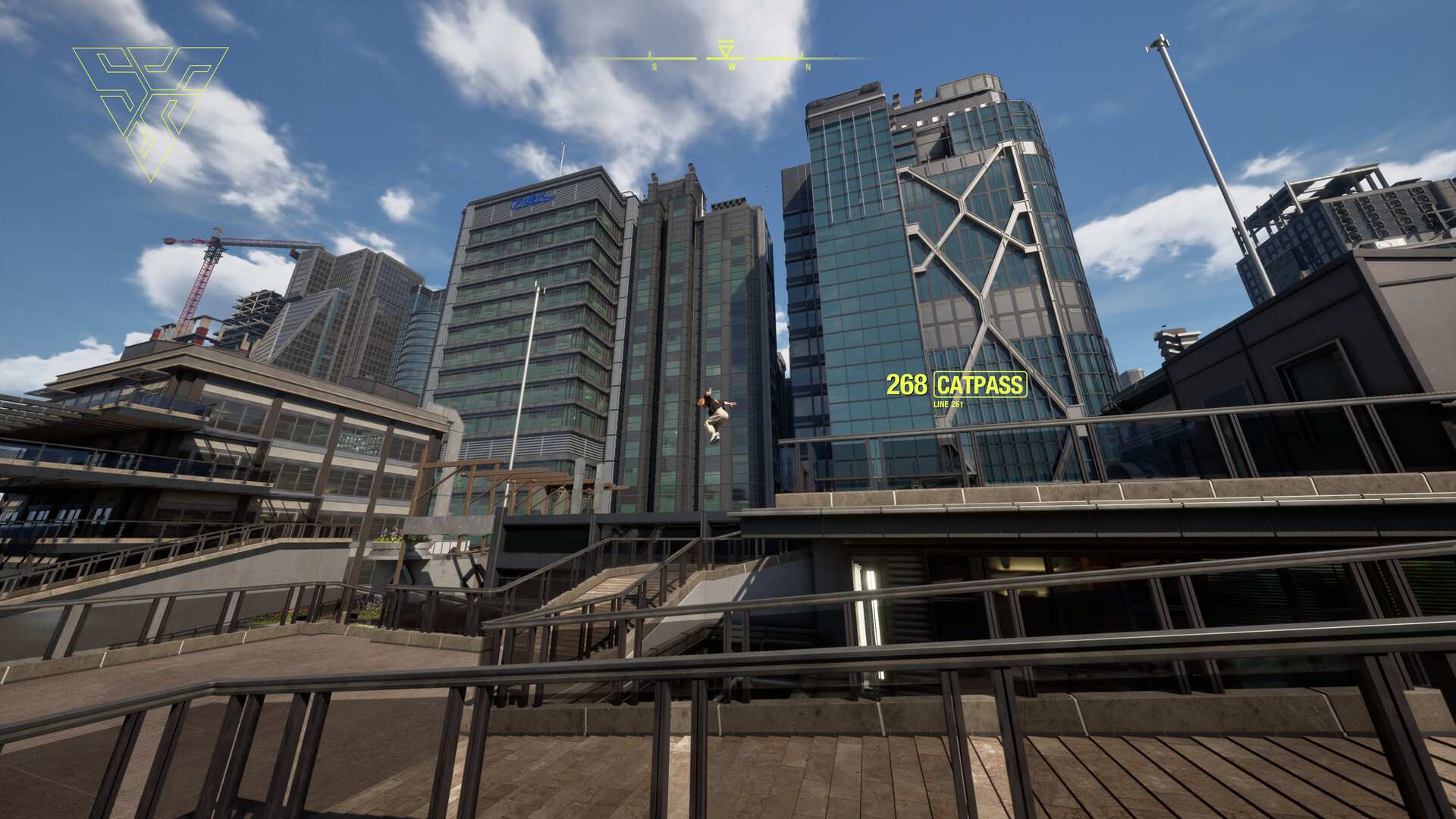
Task: Click the LINE 261 combo indicator
Action: tap(948, 406)
